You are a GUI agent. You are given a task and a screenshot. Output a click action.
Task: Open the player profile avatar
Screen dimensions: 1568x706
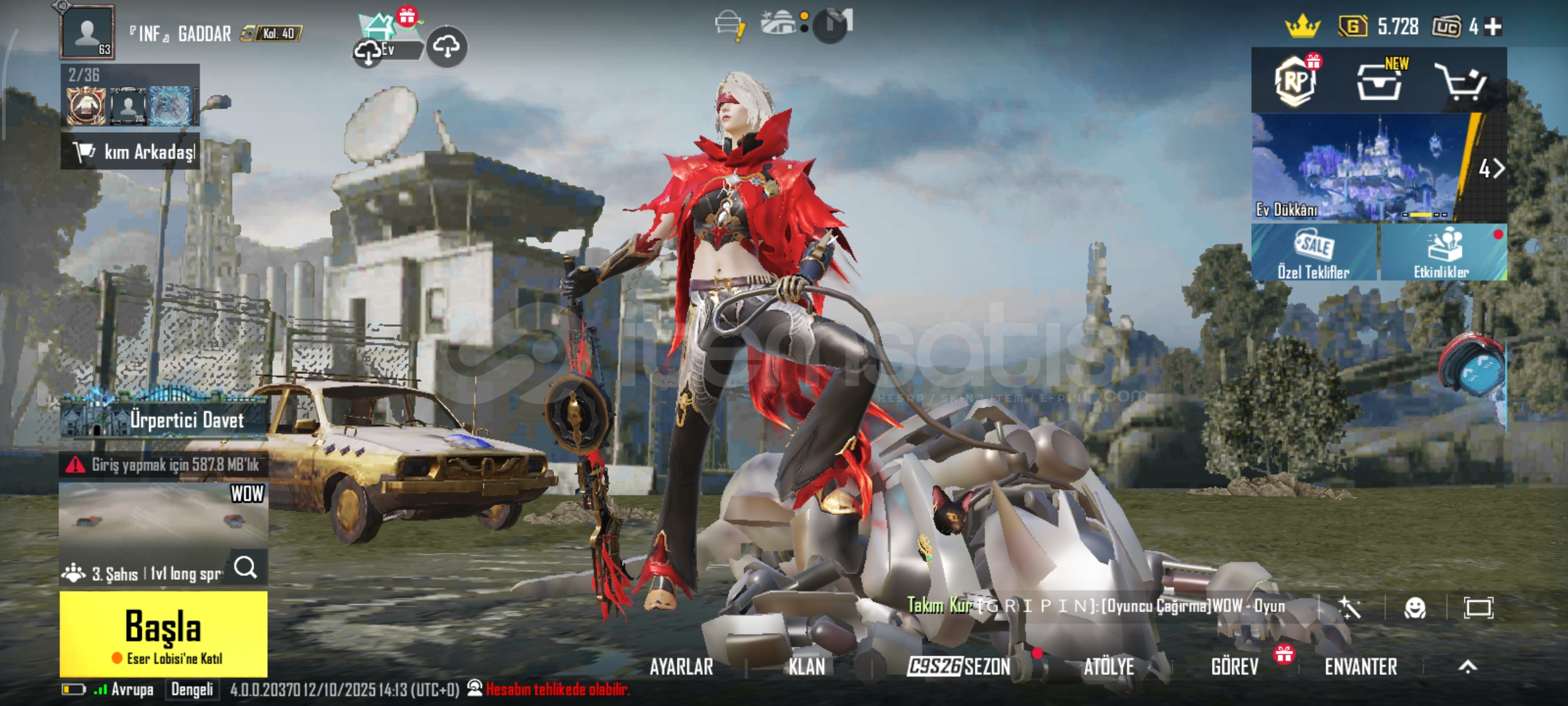tap(88, 32)
